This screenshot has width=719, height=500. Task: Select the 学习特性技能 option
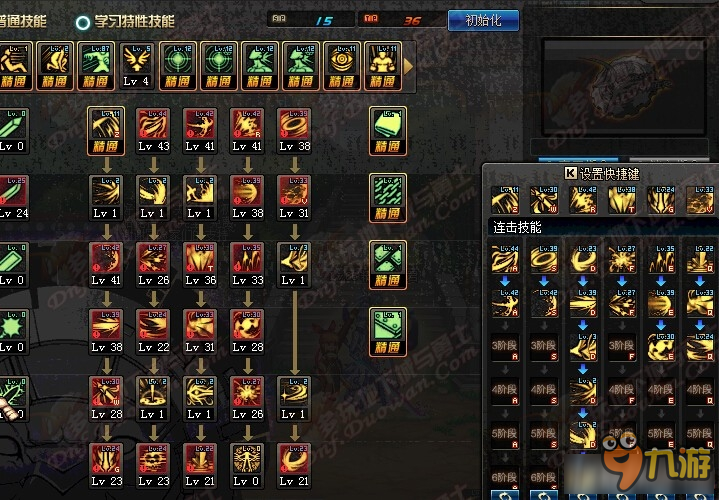125,20
